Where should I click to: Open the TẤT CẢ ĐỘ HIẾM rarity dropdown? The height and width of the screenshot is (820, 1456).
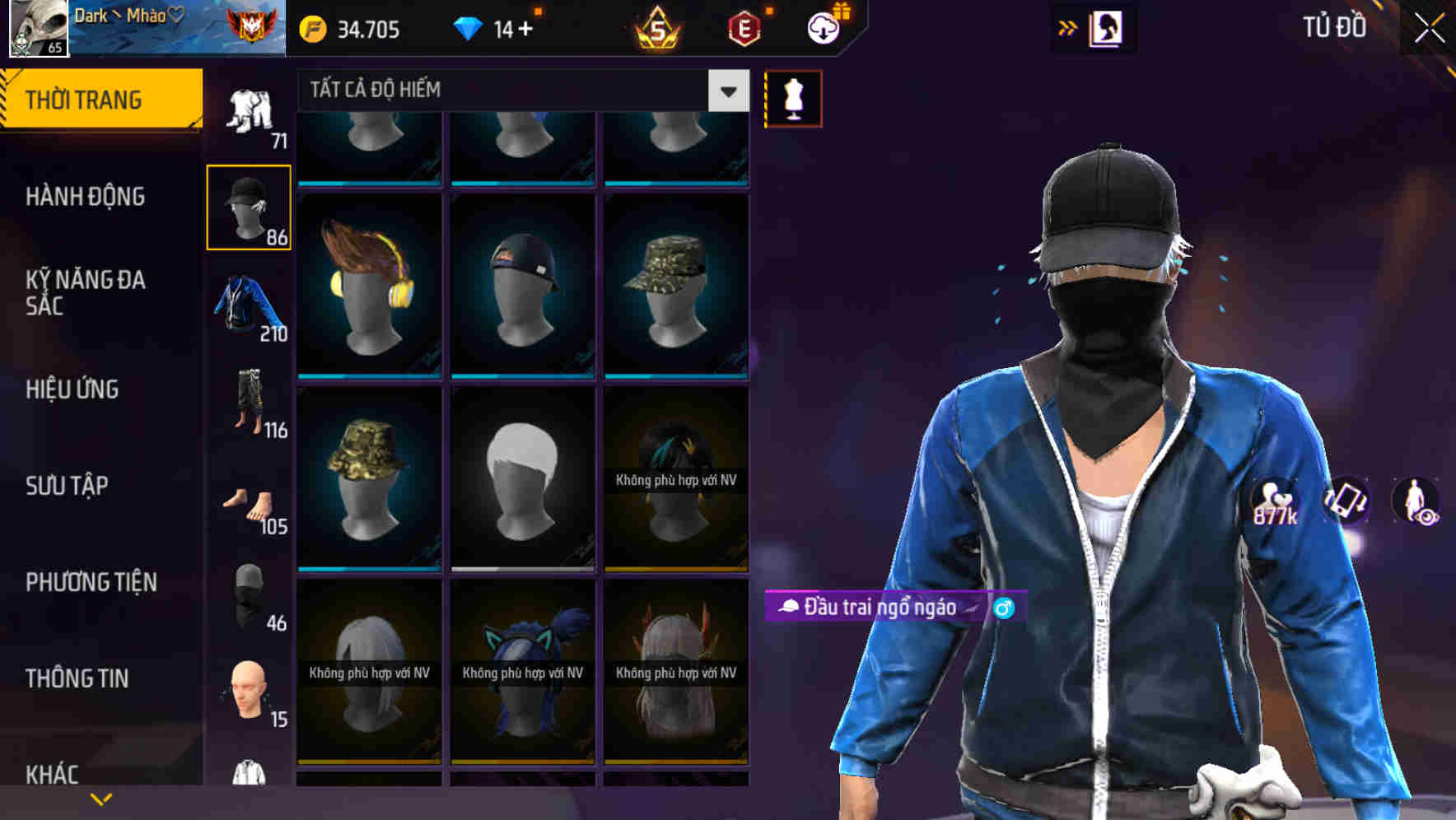pos(519,91)
